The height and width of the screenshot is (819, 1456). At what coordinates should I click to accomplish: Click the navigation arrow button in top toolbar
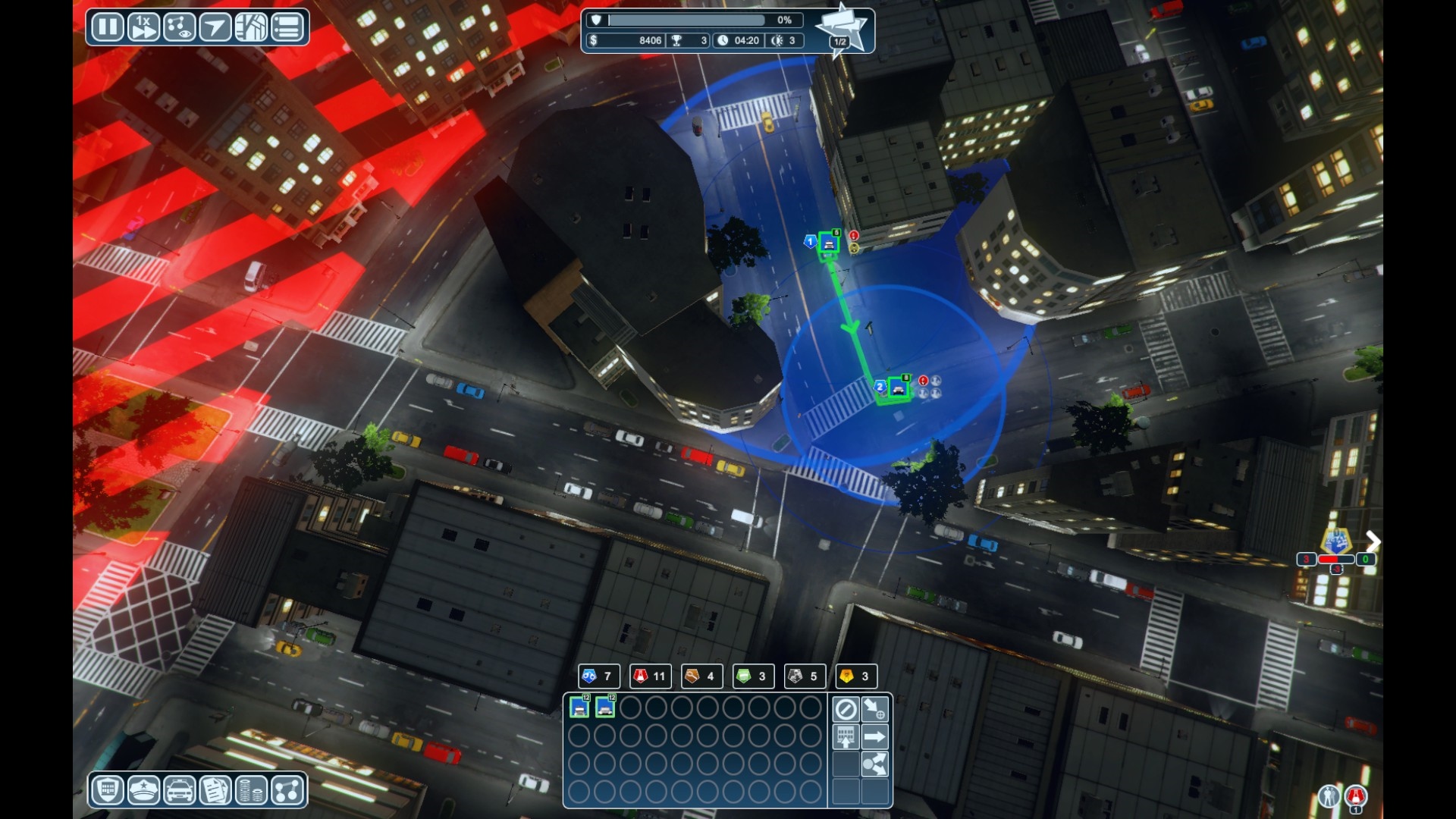215,27
